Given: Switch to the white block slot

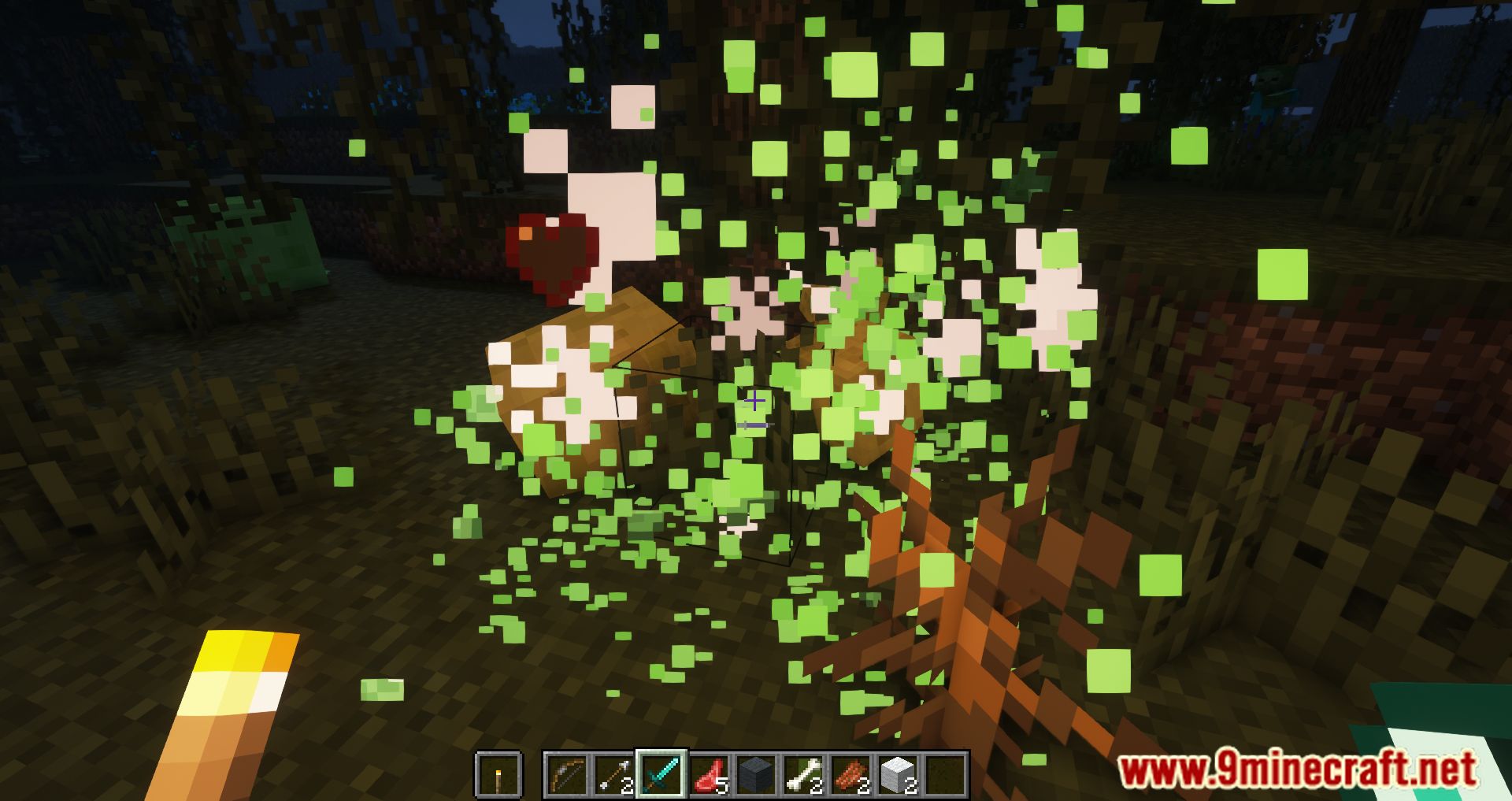Looking at the screenshot, I should [x=898, y=775].
